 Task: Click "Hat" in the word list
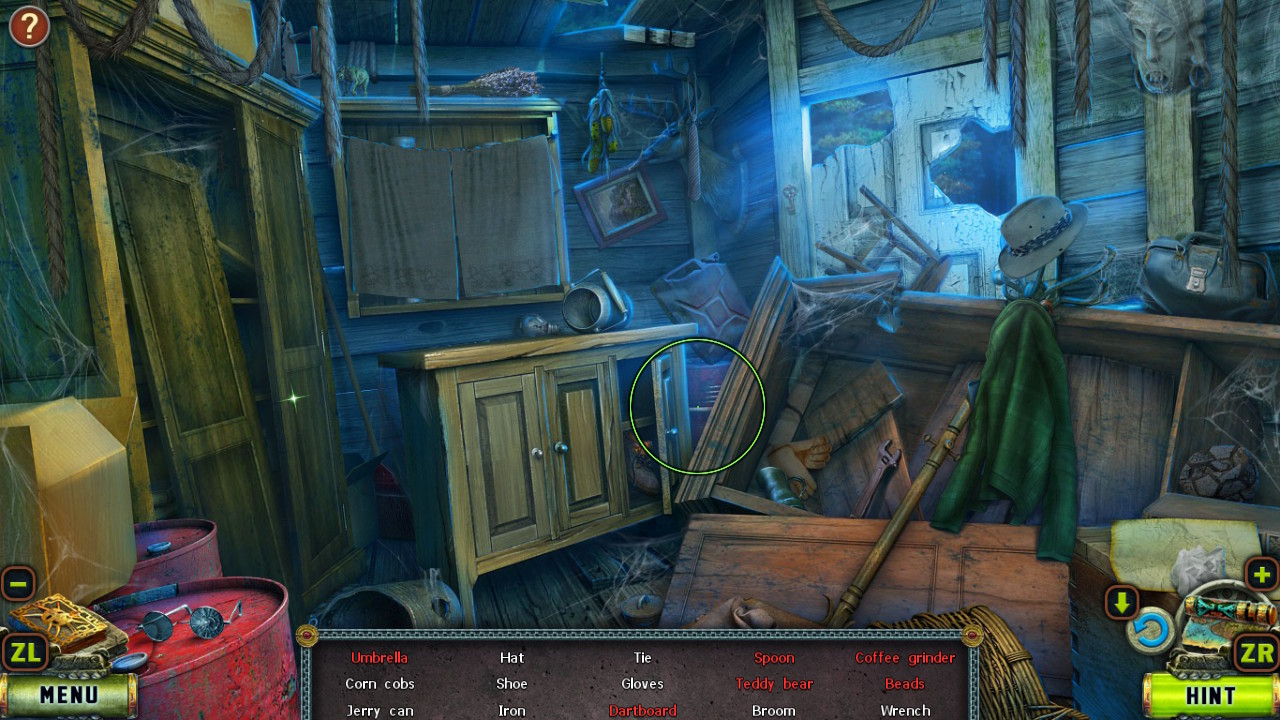tap(511, 657)
